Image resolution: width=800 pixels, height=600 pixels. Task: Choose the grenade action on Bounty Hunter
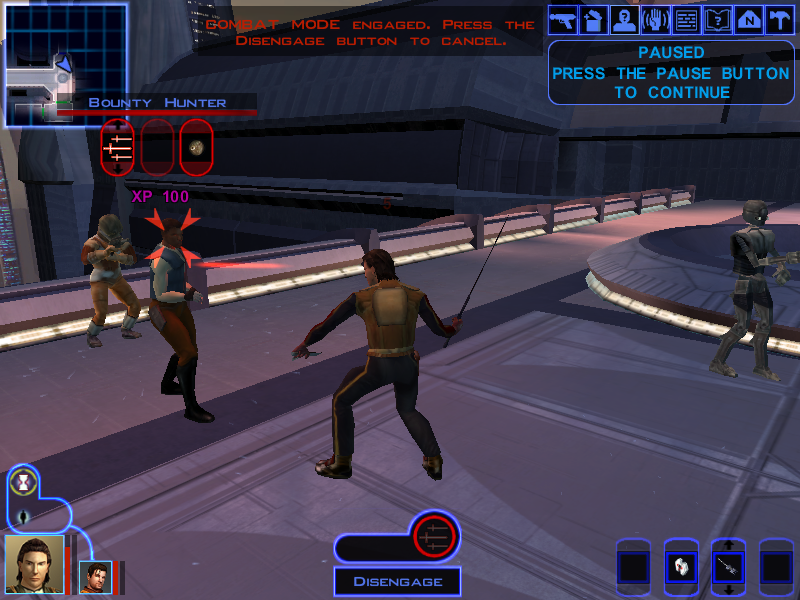pos(196,147)
